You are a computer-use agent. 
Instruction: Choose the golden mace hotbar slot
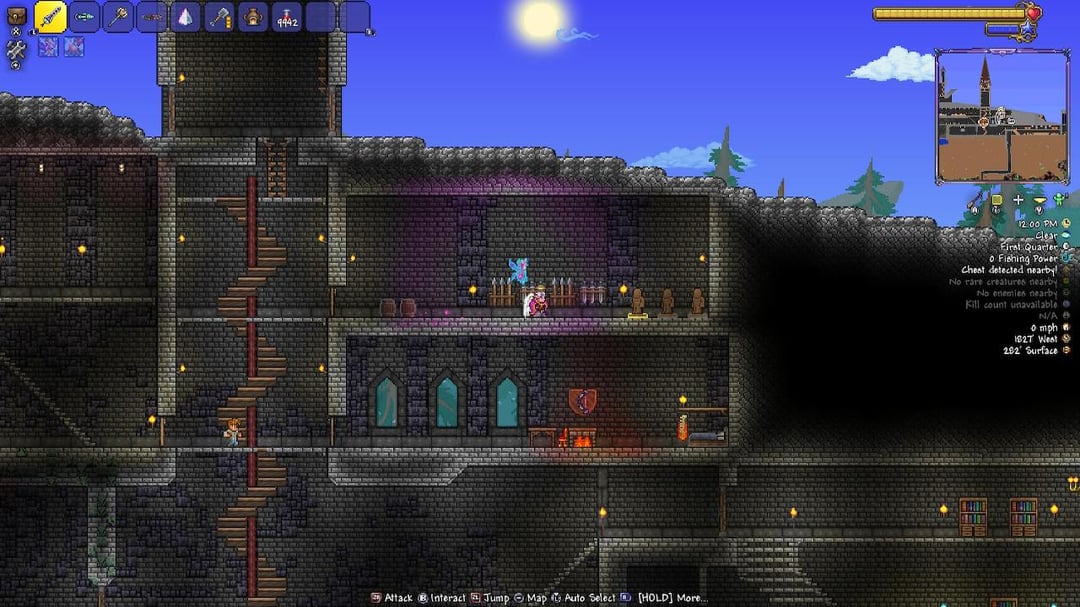click(119, 17)
